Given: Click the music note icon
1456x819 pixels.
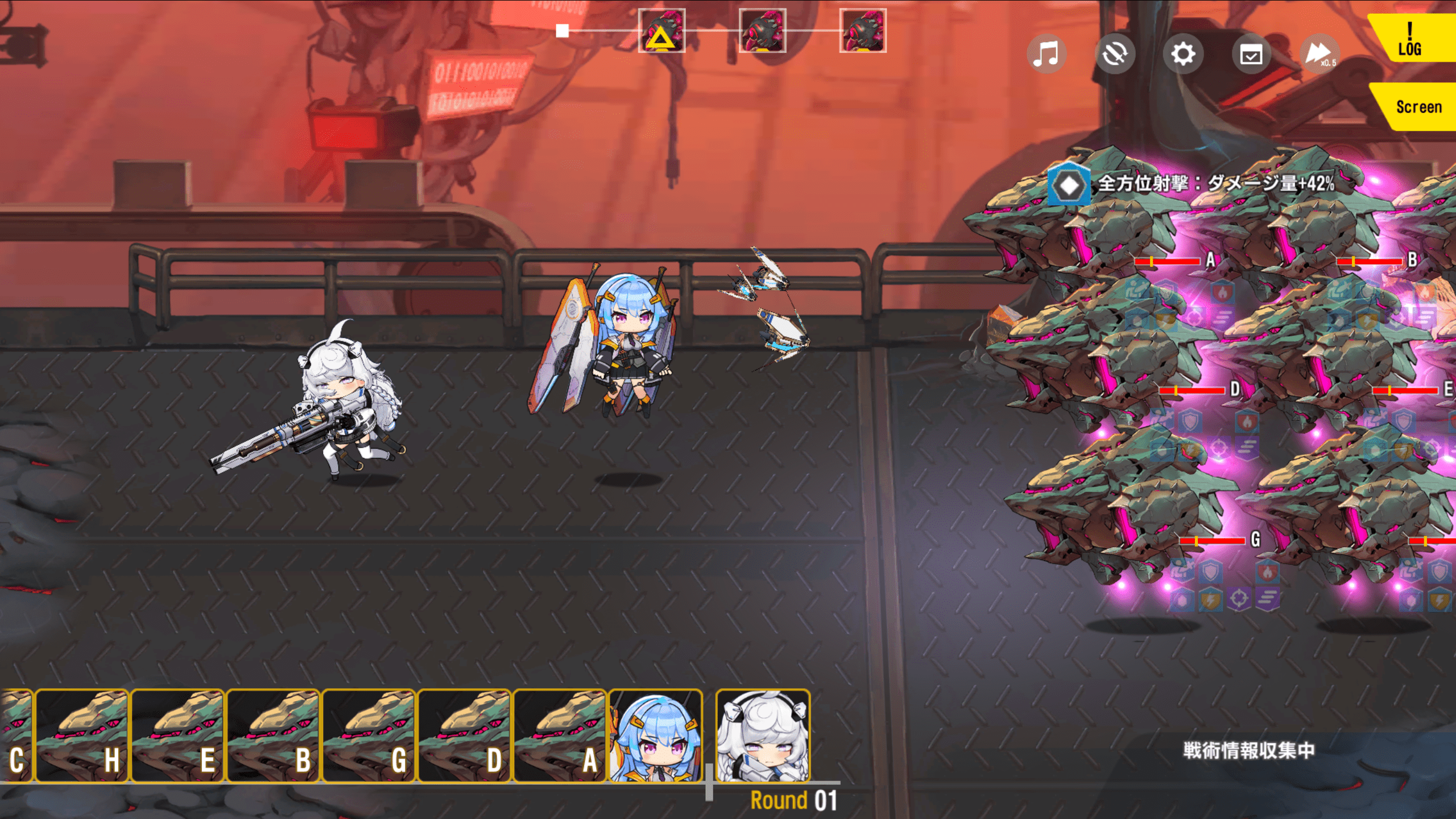Looking at the screenshot, I should click(x=1046, y=55).
